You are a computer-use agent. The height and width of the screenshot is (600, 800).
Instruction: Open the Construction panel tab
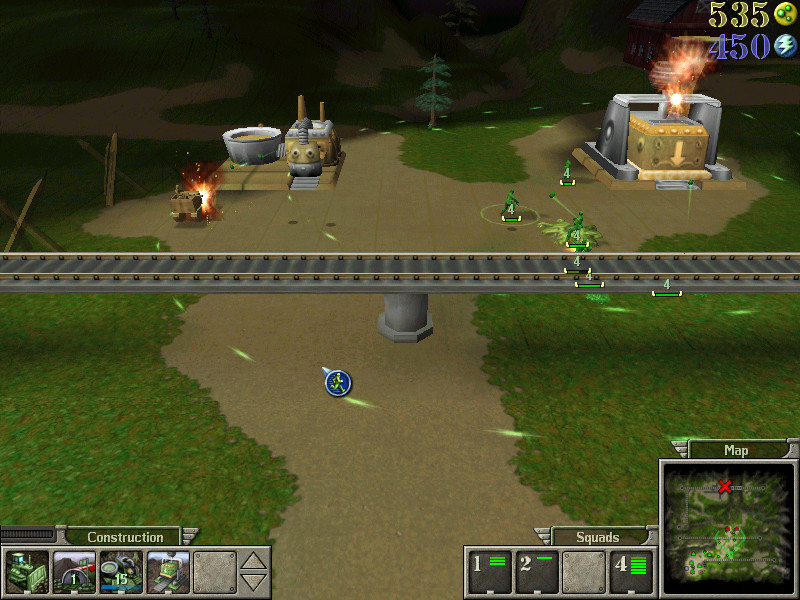125,537
